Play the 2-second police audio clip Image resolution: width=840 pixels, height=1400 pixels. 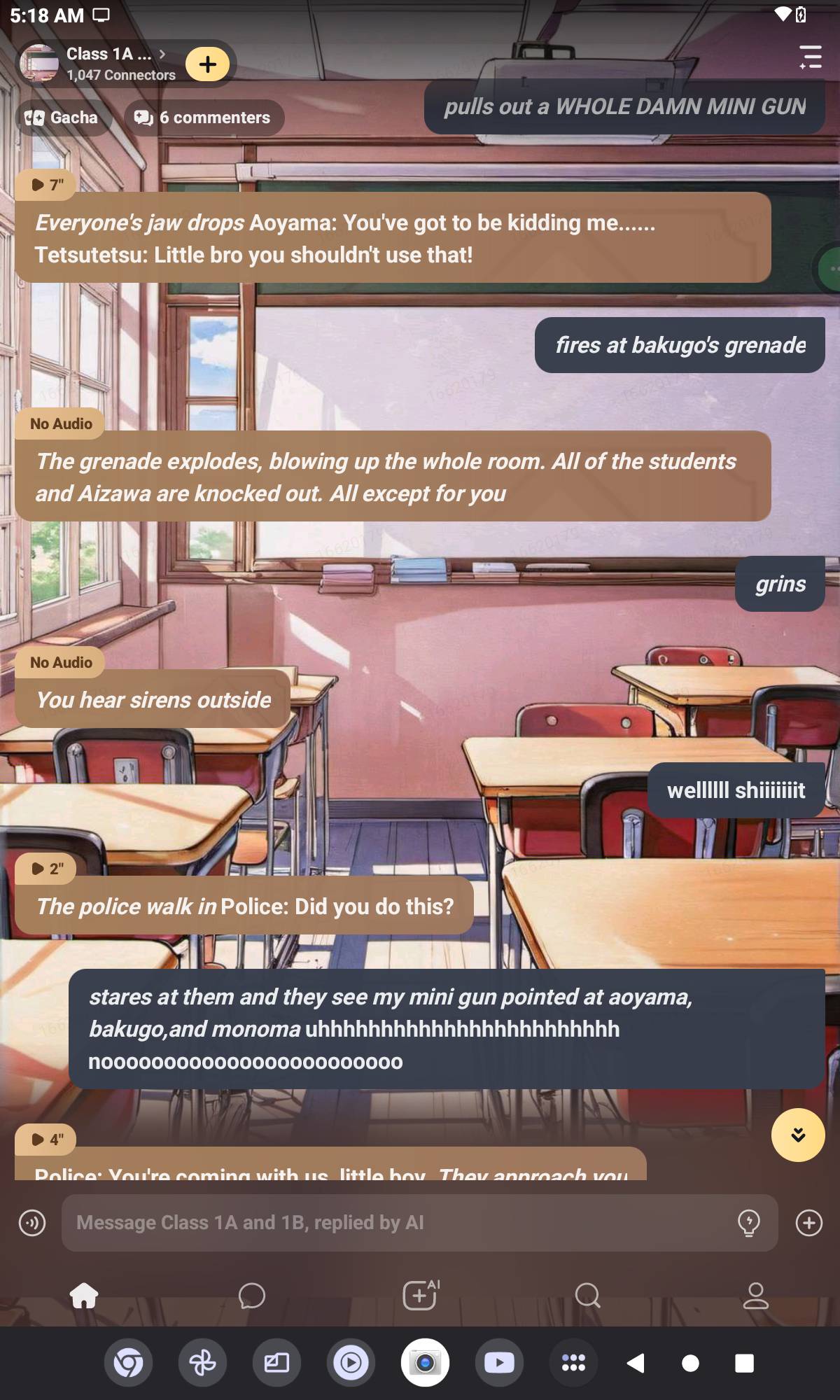click(46, 869)
